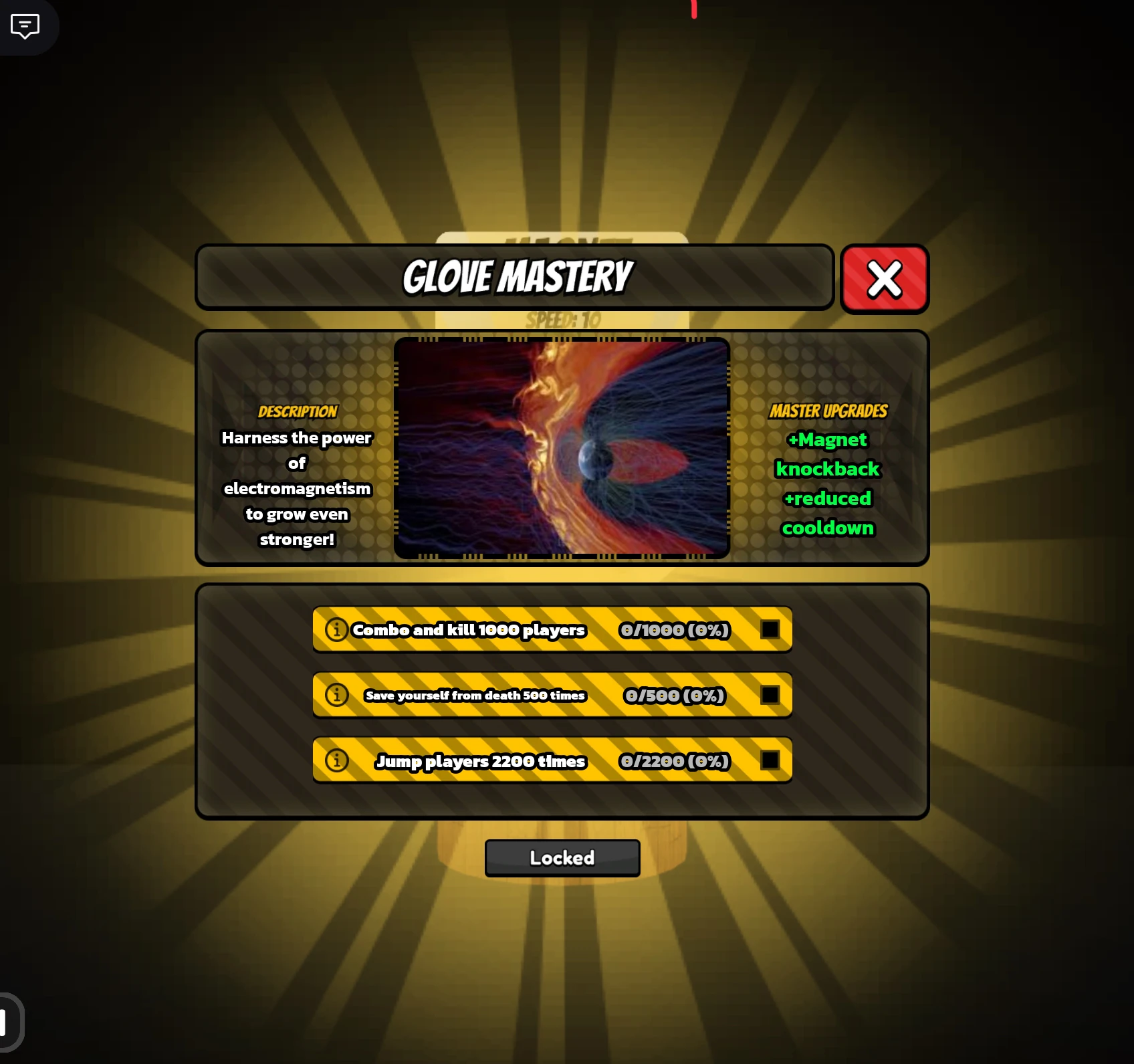1134x1064 pixels.
Task: Click the info icon on the combo kill quest
Action: coord(336,629)
